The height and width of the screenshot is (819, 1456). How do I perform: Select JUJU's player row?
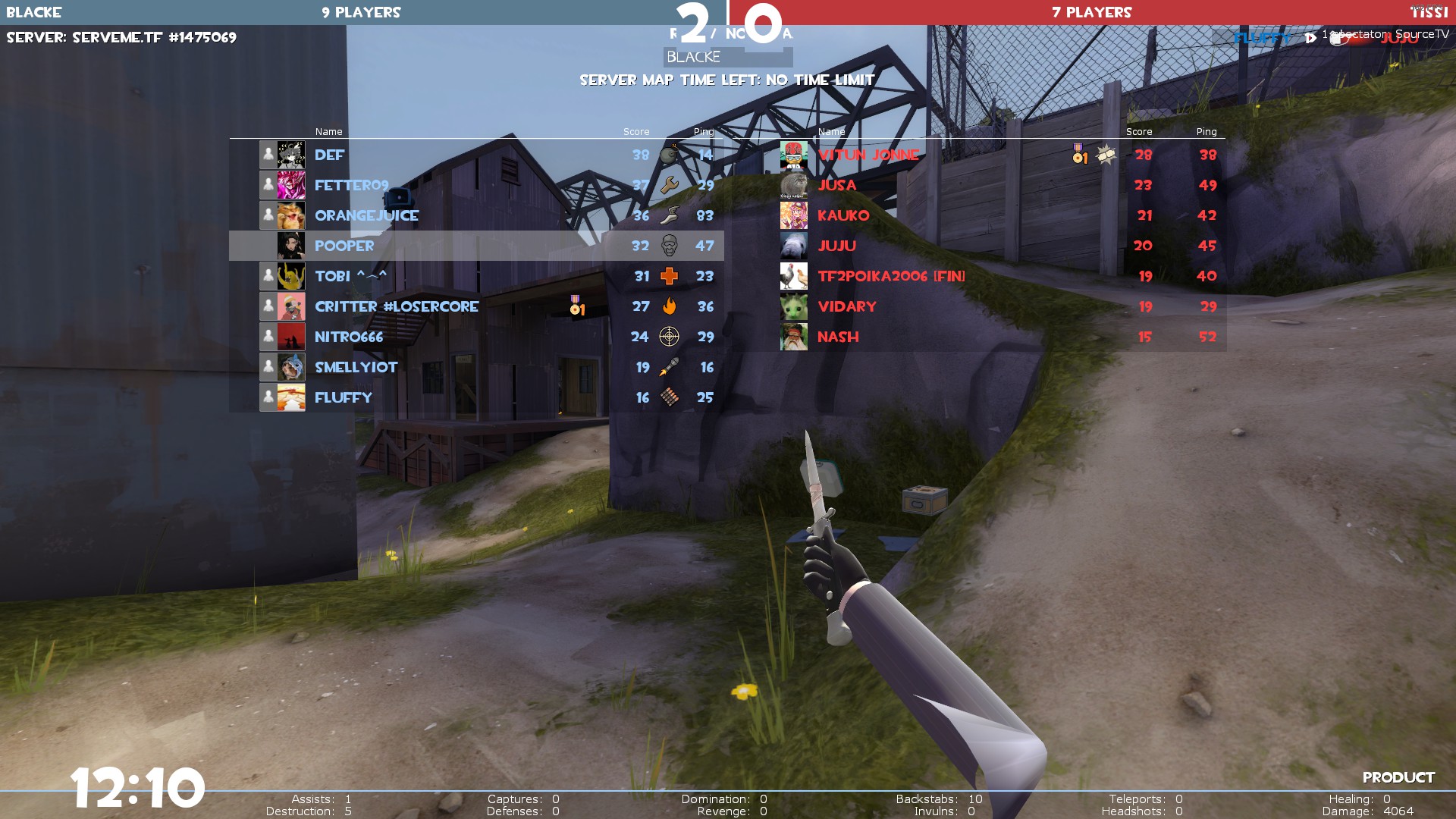tap(836, 246)
